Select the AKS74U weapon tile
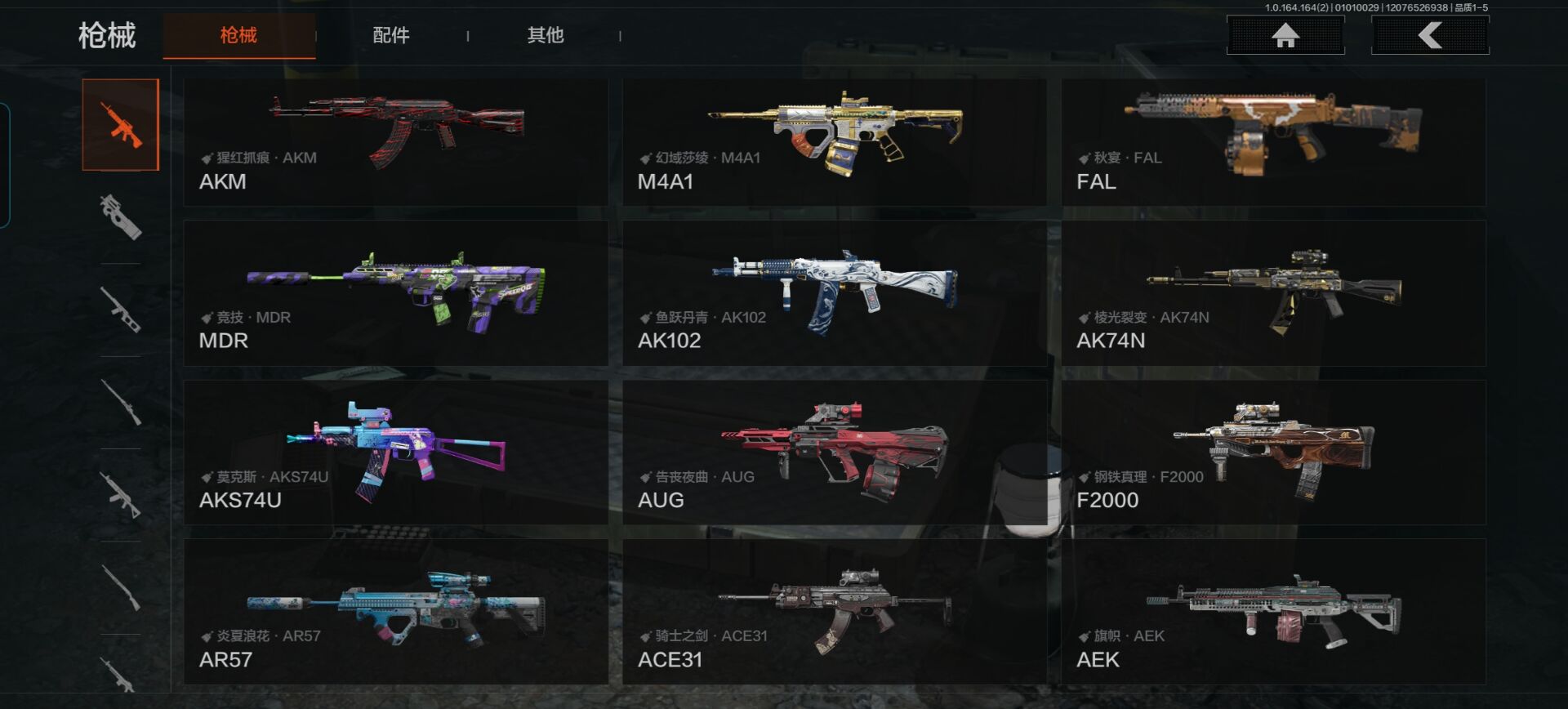This screenshot has height=709, width=1568. (396, 452)
